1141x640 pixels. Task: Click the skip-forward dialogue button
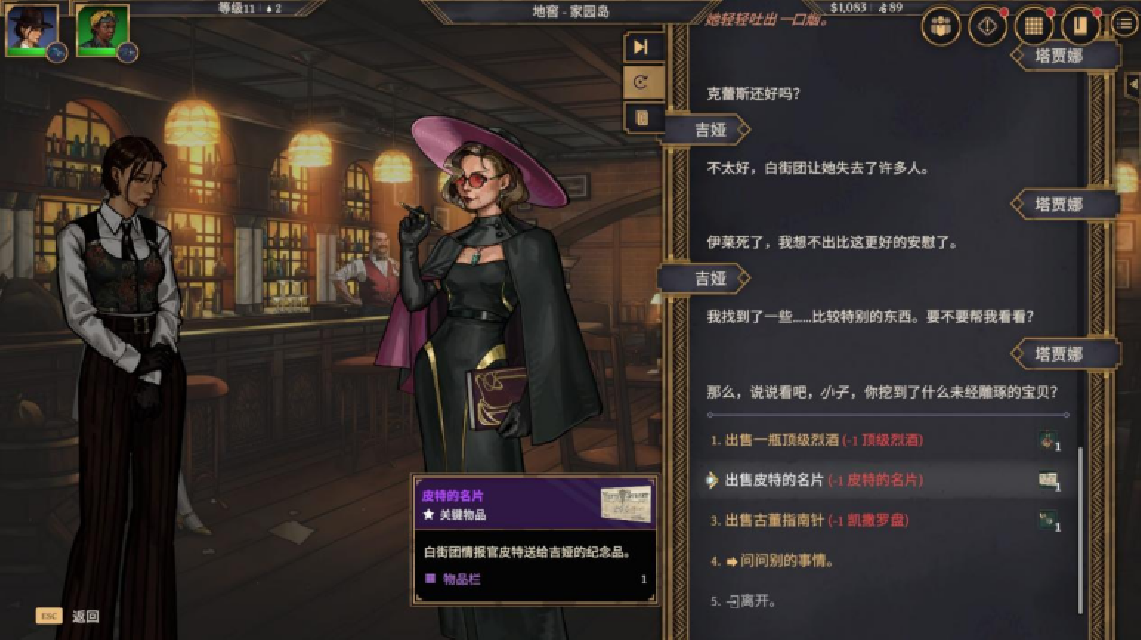(x=641, y=47)
